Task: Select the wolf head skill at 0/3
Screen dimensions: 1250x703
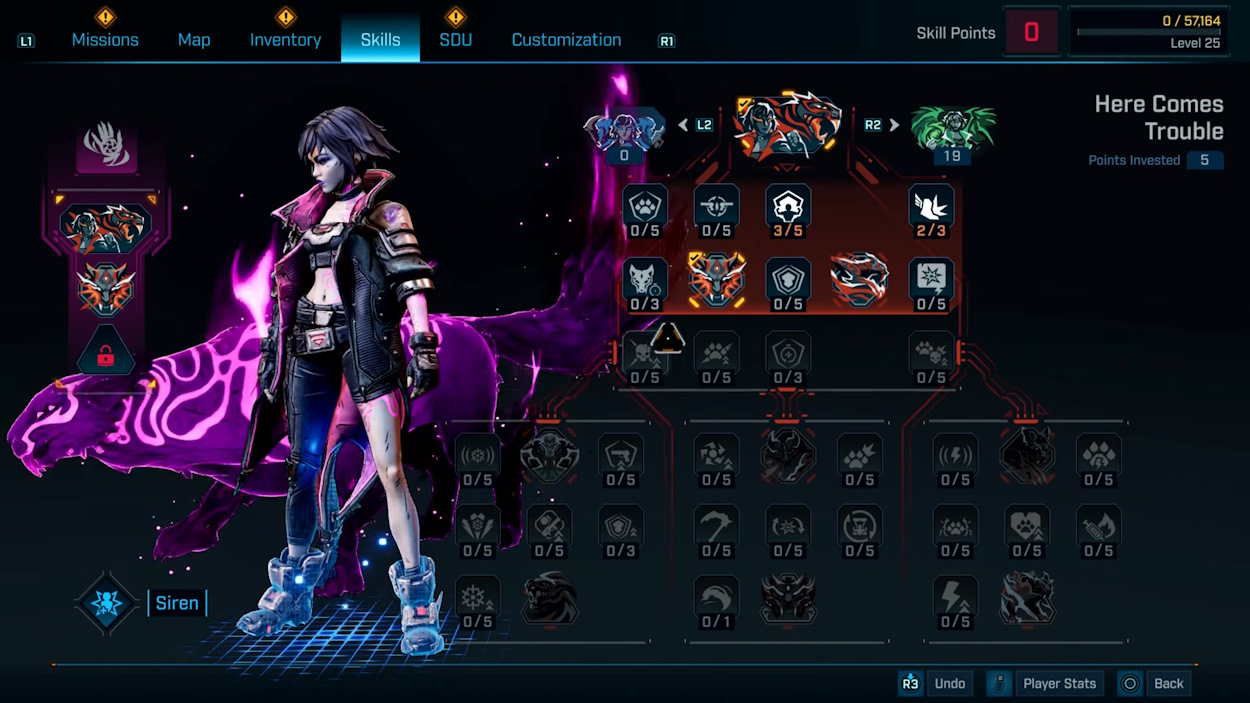Action: pos(645,279)
